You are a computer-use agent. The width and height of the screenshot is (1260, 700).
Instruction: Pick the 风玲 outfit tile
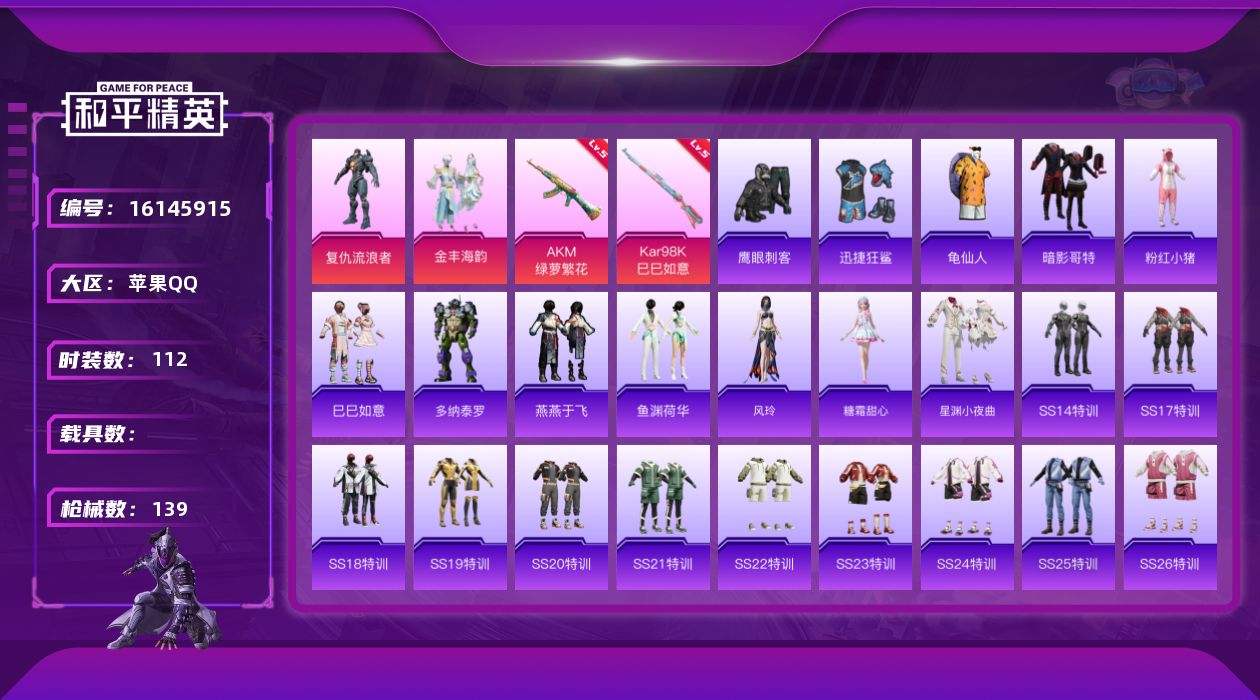pos(764,364)
